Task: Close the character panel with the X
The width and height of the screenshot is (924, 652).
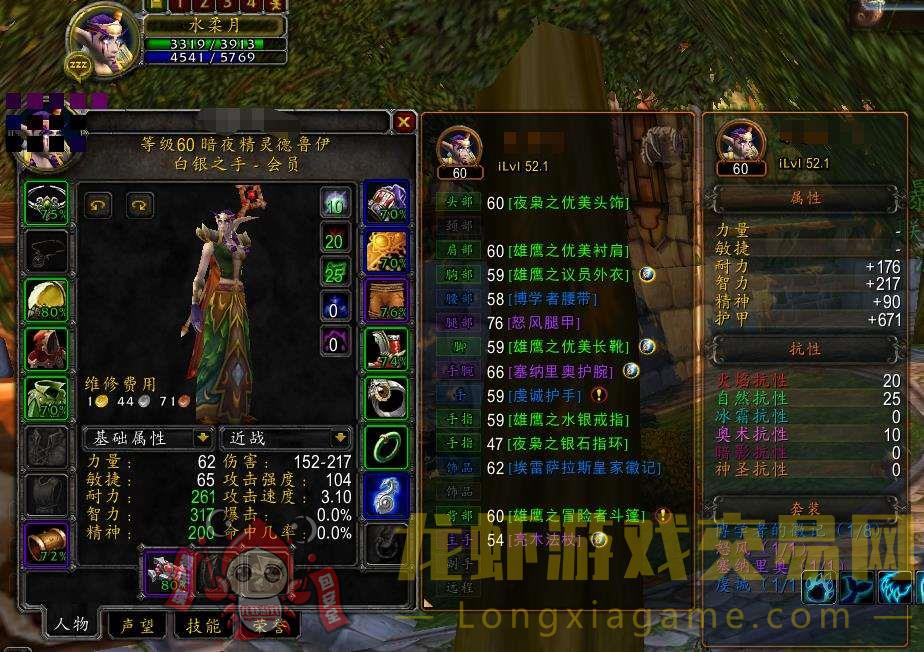Action: tap(404, 122)
